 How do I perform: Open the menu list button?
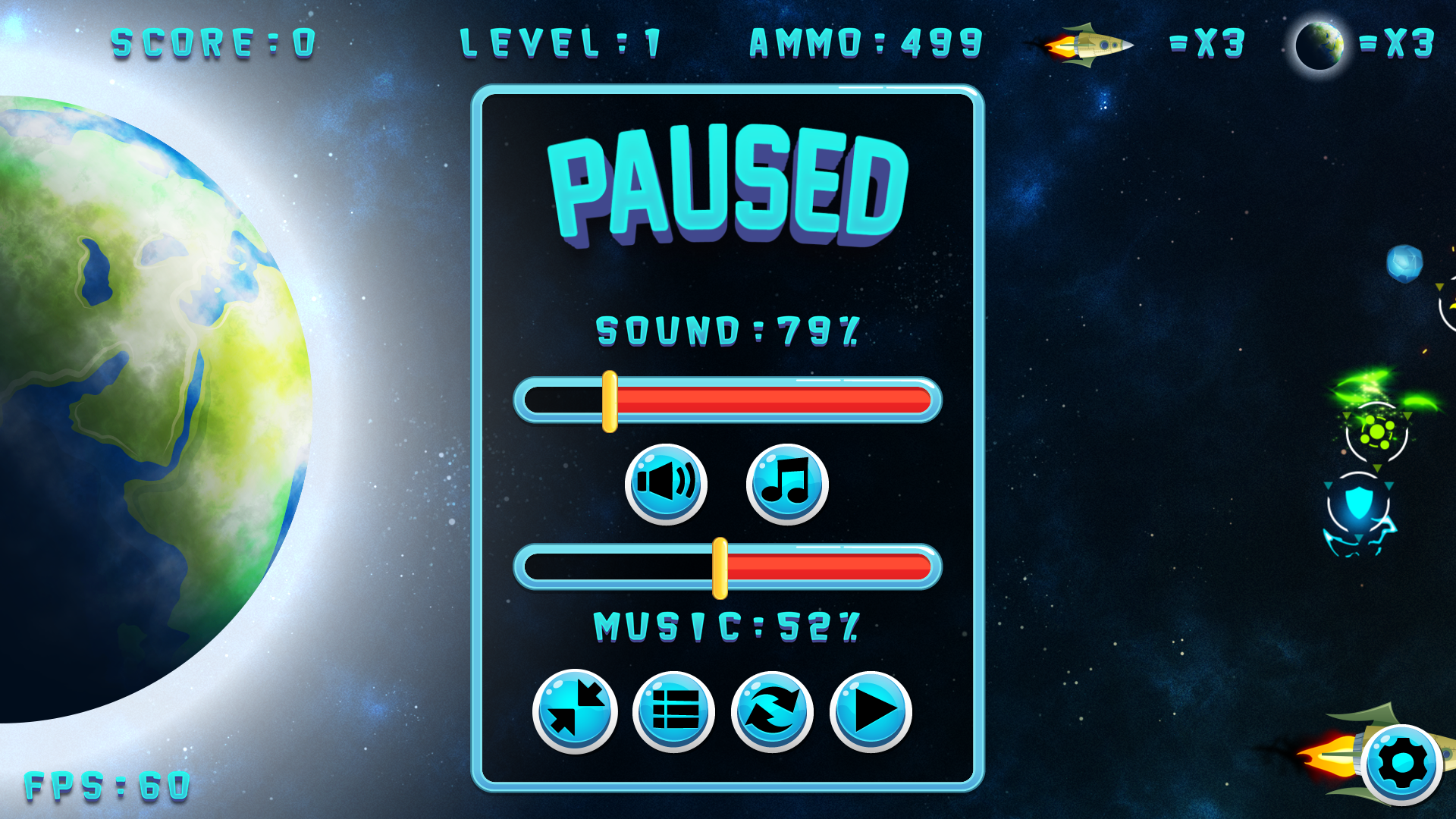click(673, 711)
